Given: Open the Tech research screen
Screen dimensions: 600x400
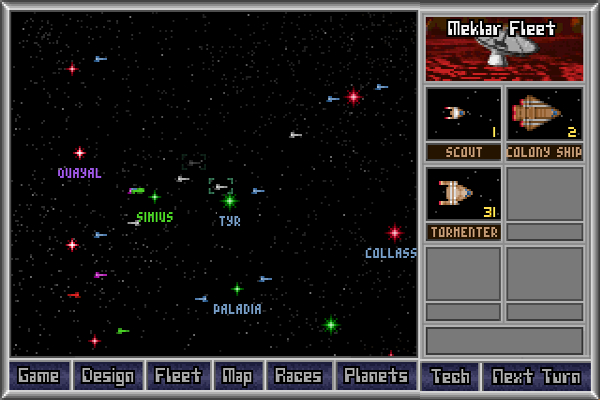Looking at the screenshot, I should click(450, 377).
